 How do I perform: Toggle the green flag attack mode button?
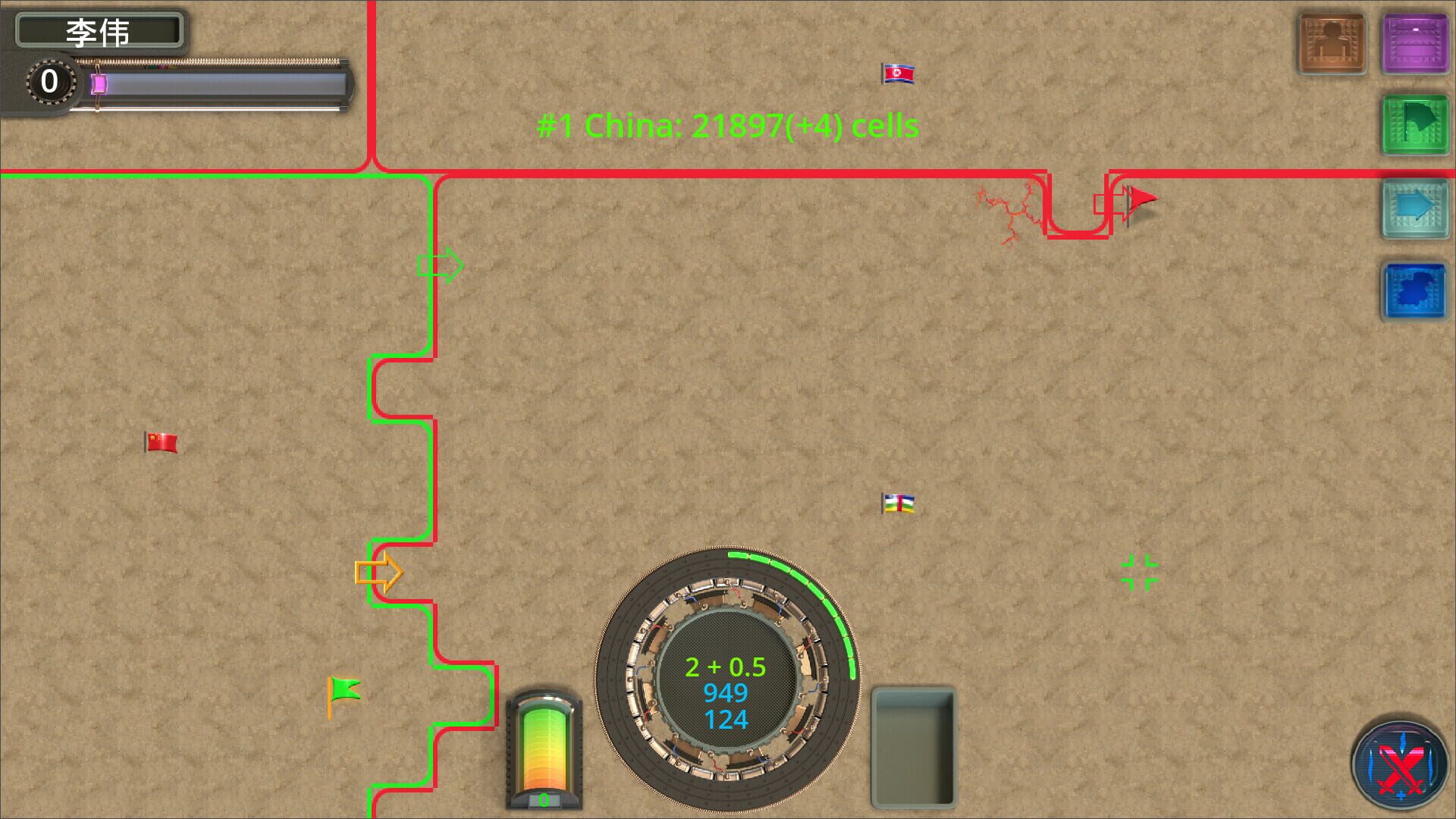pos(1415,120)
